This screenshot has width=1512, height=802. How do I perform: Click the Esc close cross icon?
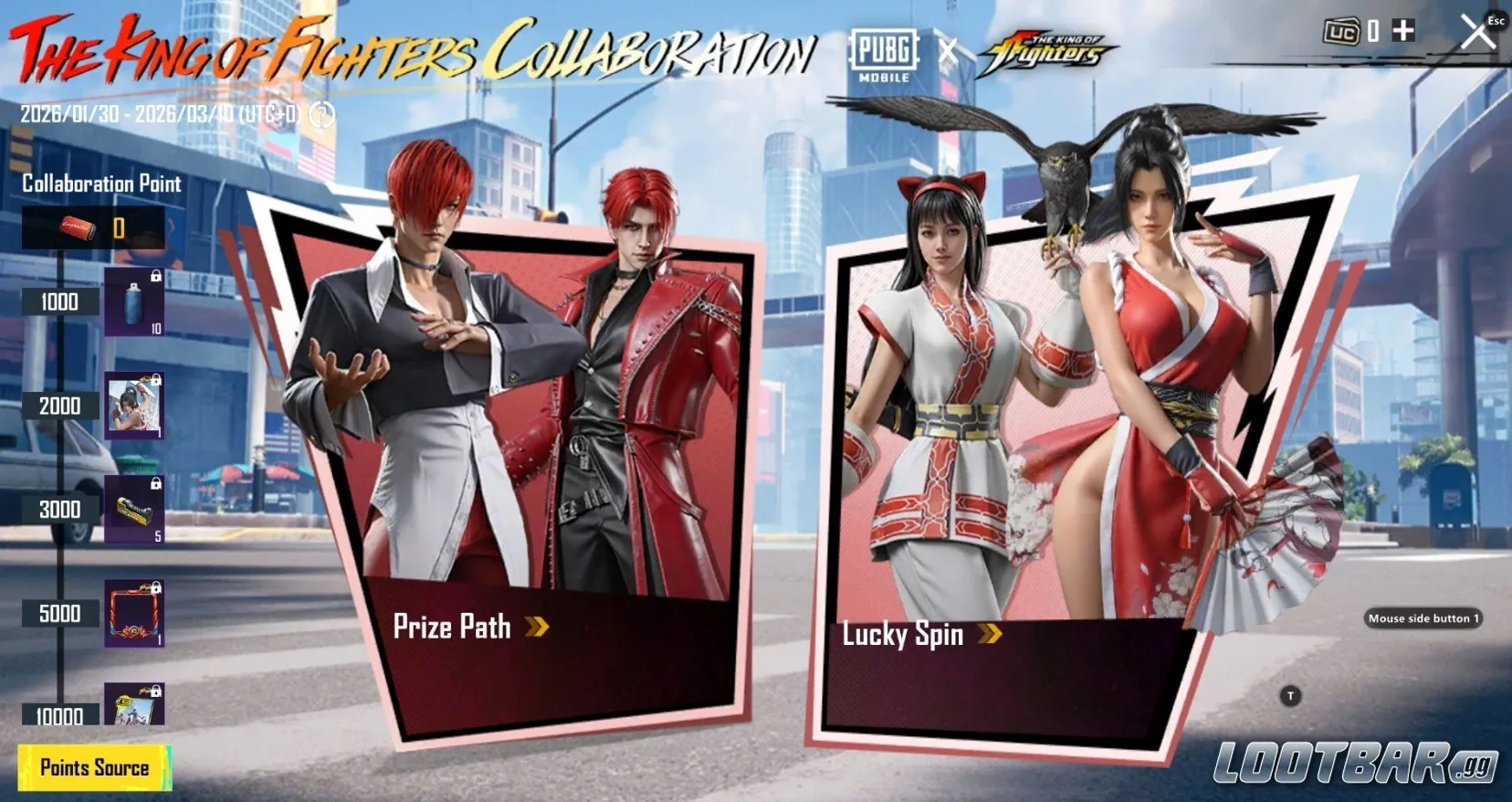pos(1476,32)
